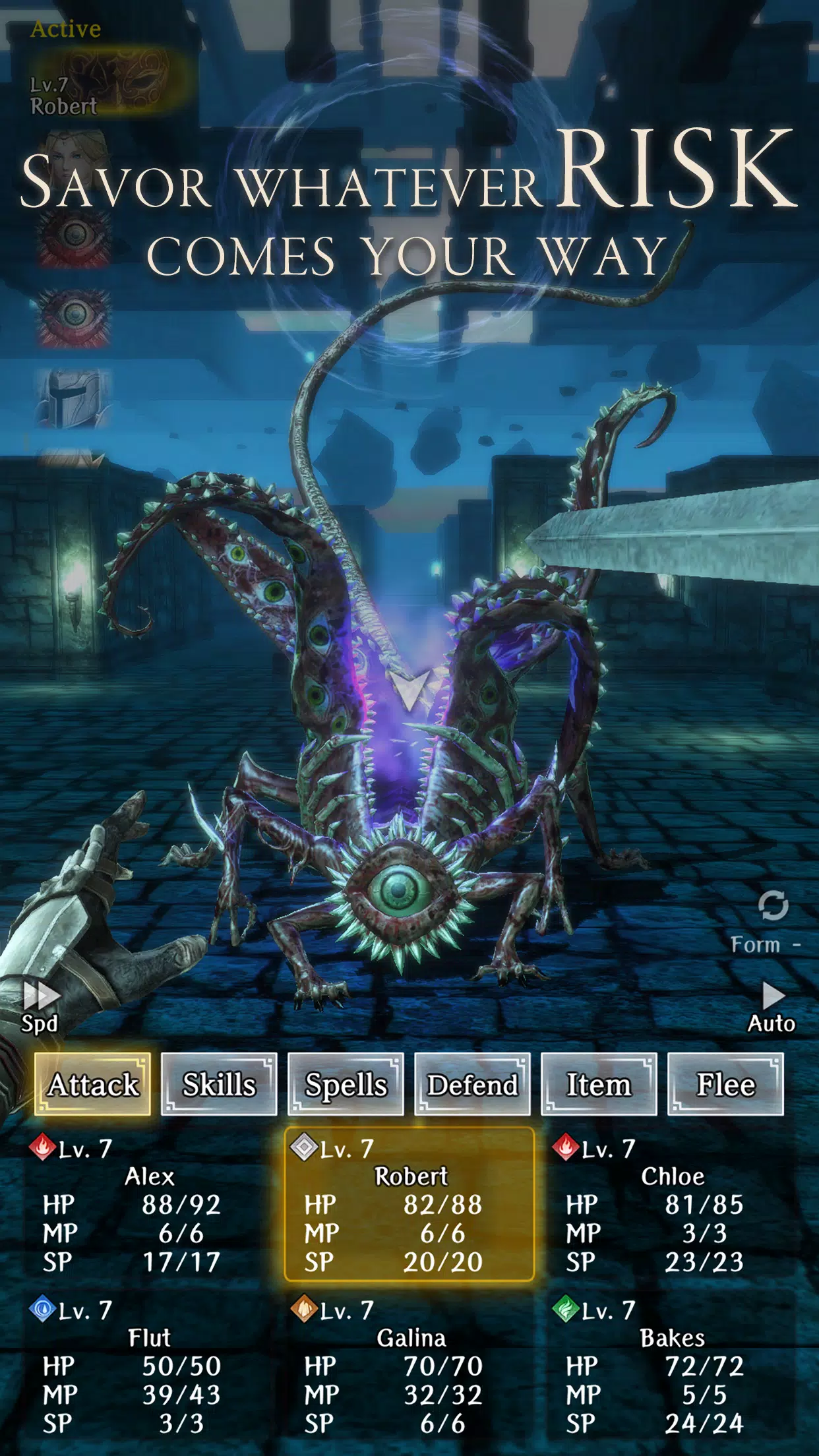
Task: Click the helmeted knight turn-order portrait
Action: tap(74, 398)
